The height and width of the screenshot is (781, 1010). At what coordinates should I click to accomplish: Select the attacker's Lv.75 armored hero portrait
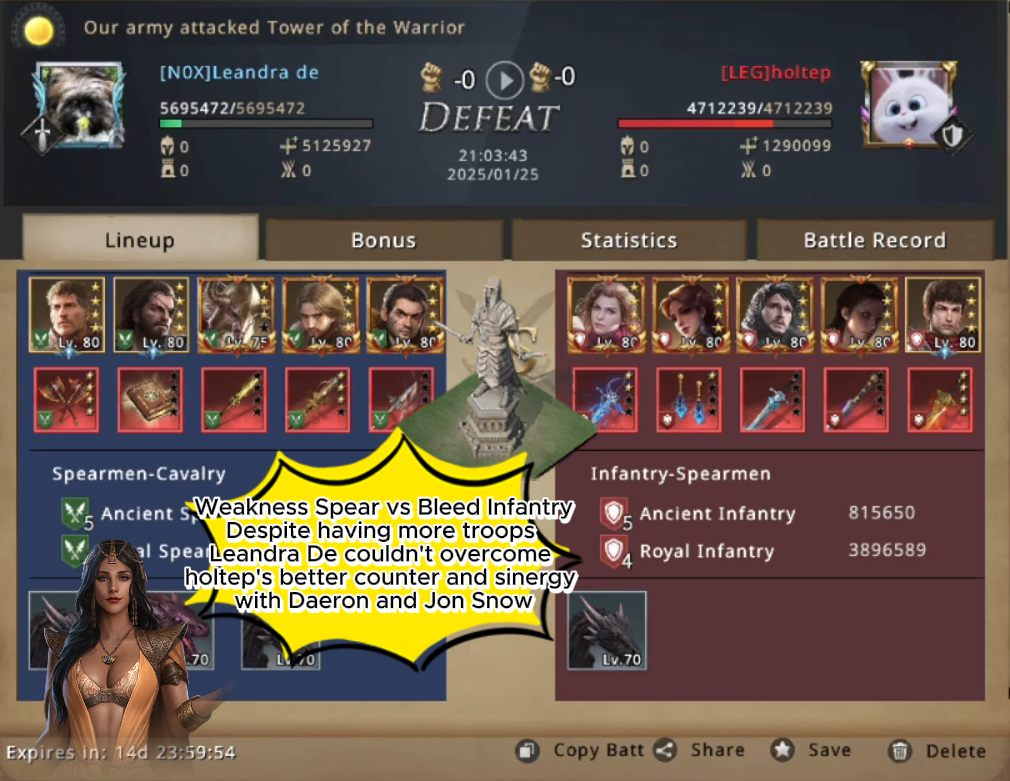pos(236,315)
